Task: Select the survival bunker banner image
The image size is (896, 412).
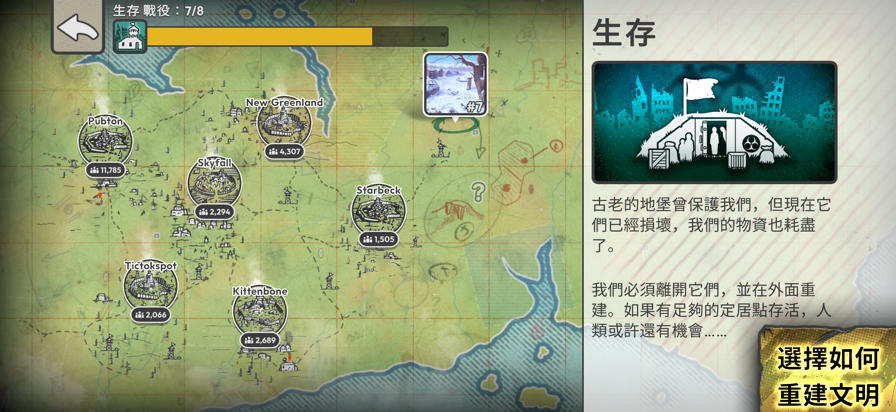Action: [x=714, y=122]
